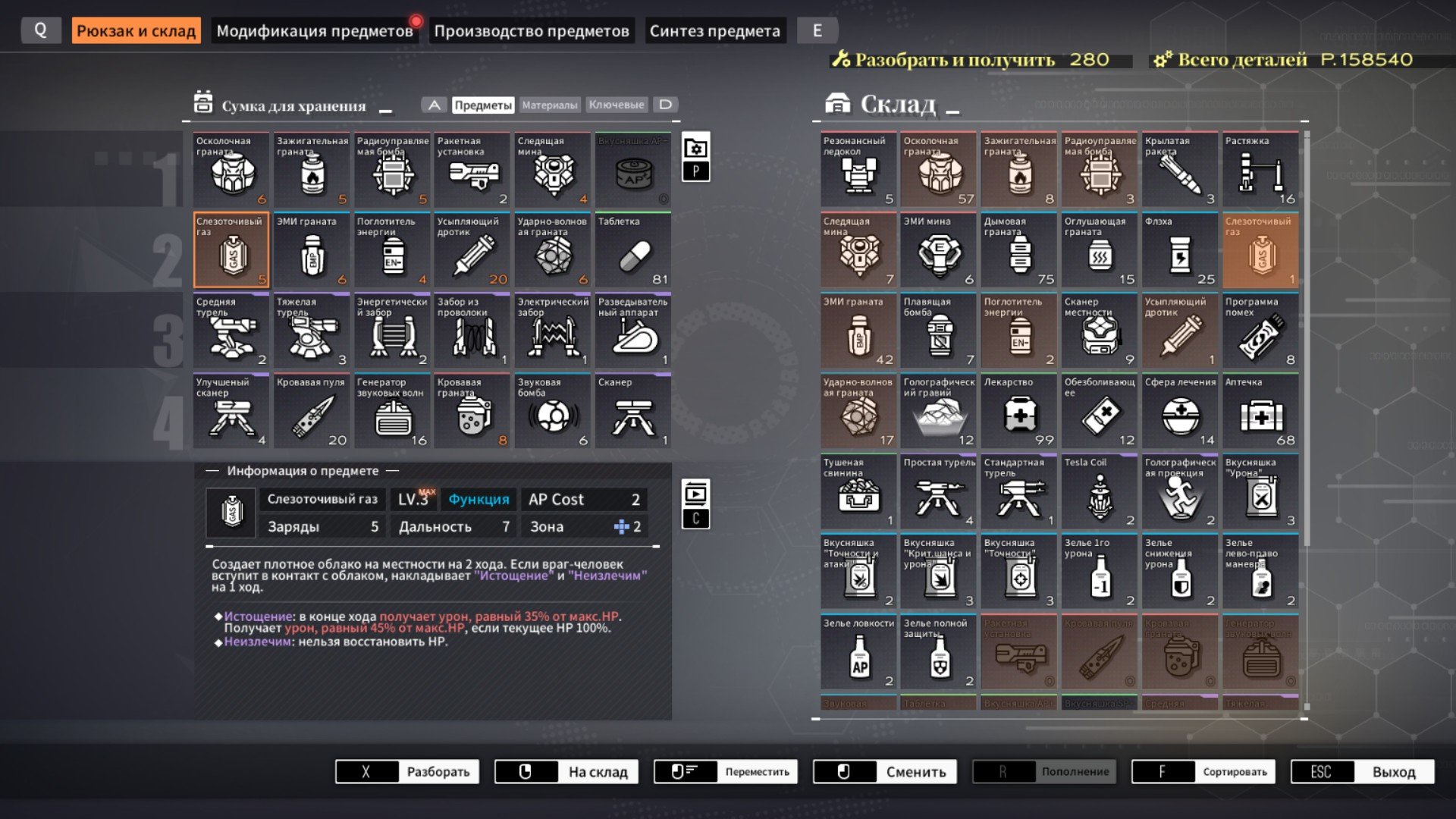Switch to the Модификация предметов tab
The image size is (1456, 819).
click(314, 31)
